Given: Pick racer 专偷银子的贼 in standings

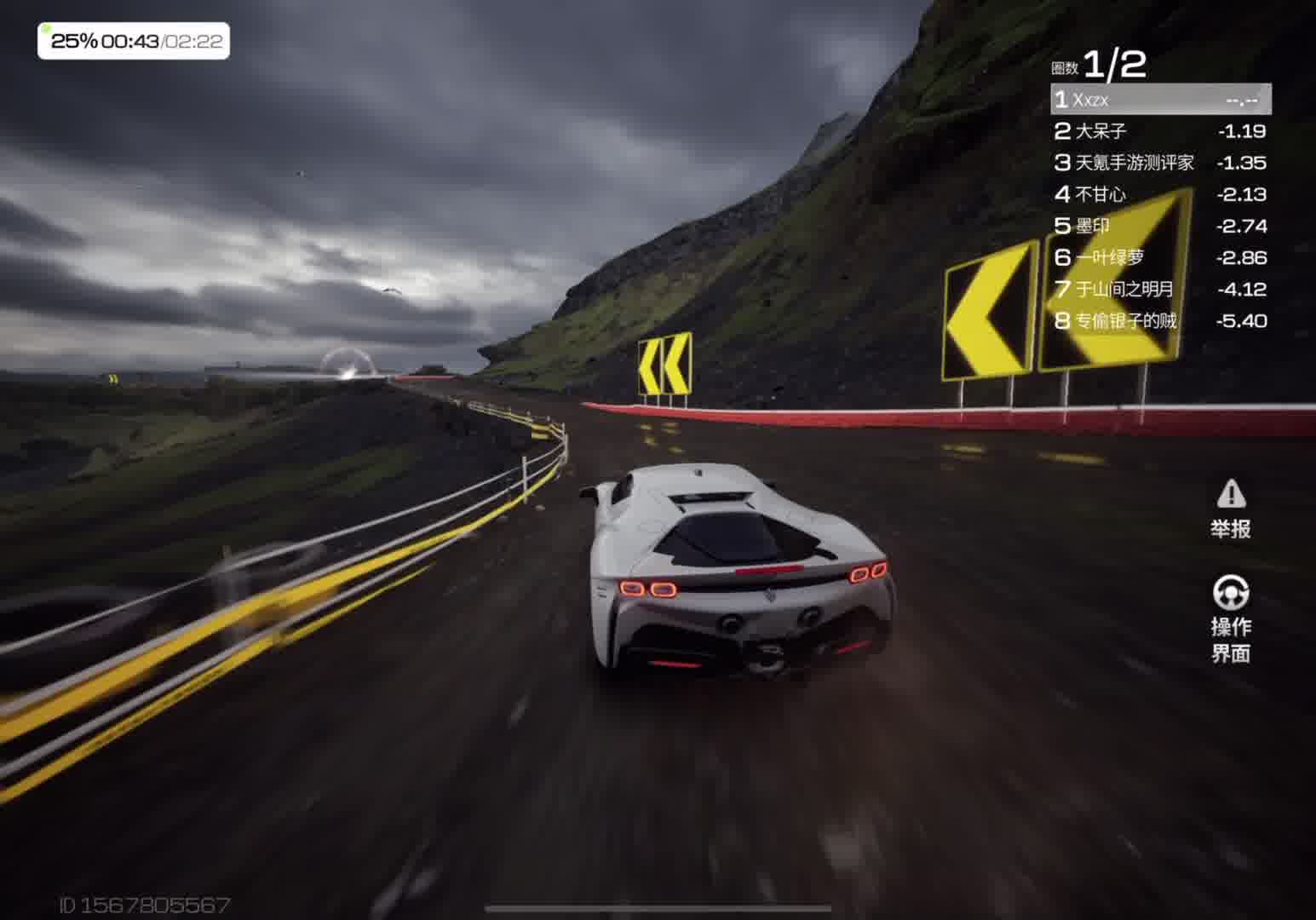Looking at the screenshot, I should pos(1160,321).
